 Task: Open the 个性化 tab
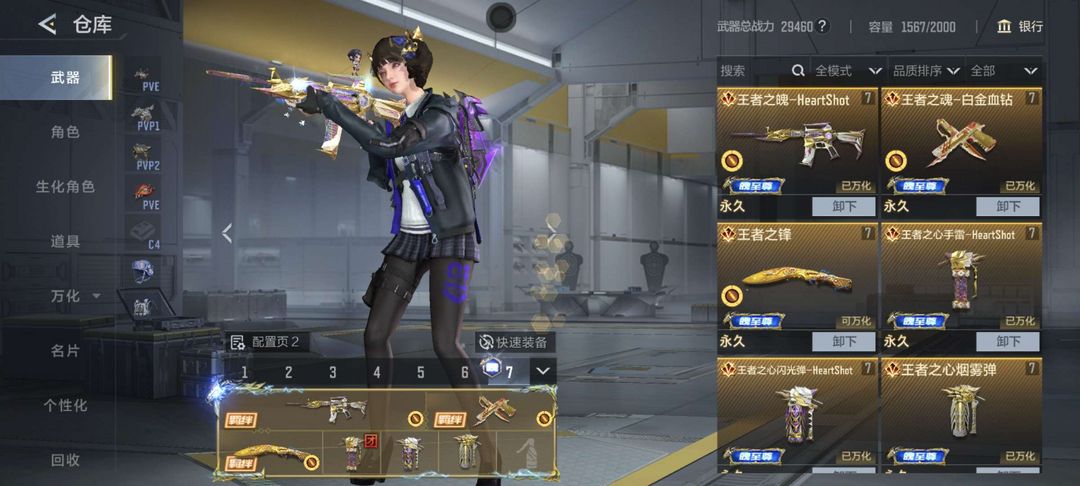[x=65, y=405]
